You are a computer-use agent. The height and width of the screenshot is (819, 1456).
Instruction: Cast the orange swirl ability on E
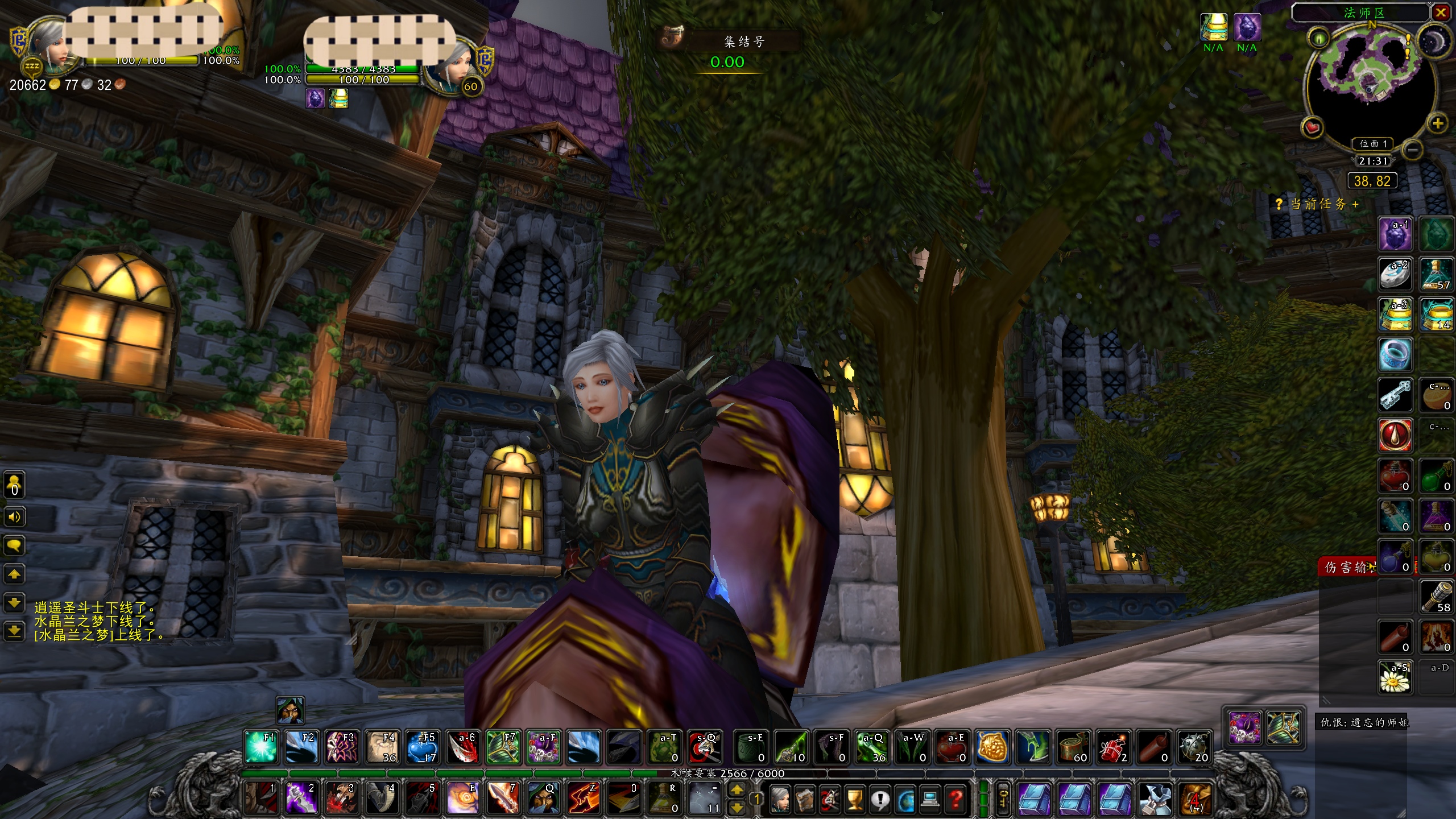tap(462, 798)
